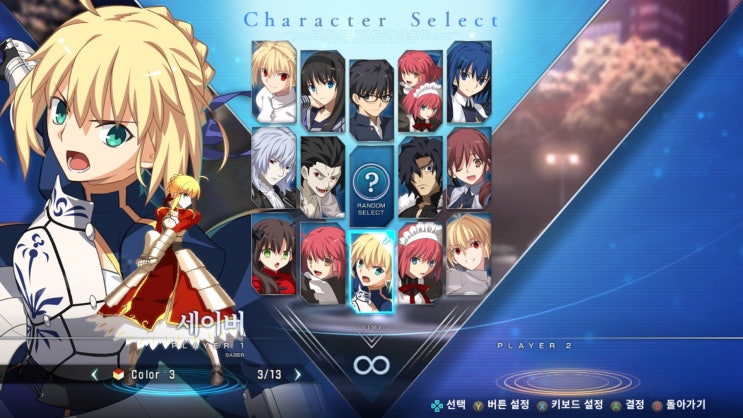Choose grinning black-haired Roa portrait
Viewport: 743px width, 418px height.
(x=322, y=177)
